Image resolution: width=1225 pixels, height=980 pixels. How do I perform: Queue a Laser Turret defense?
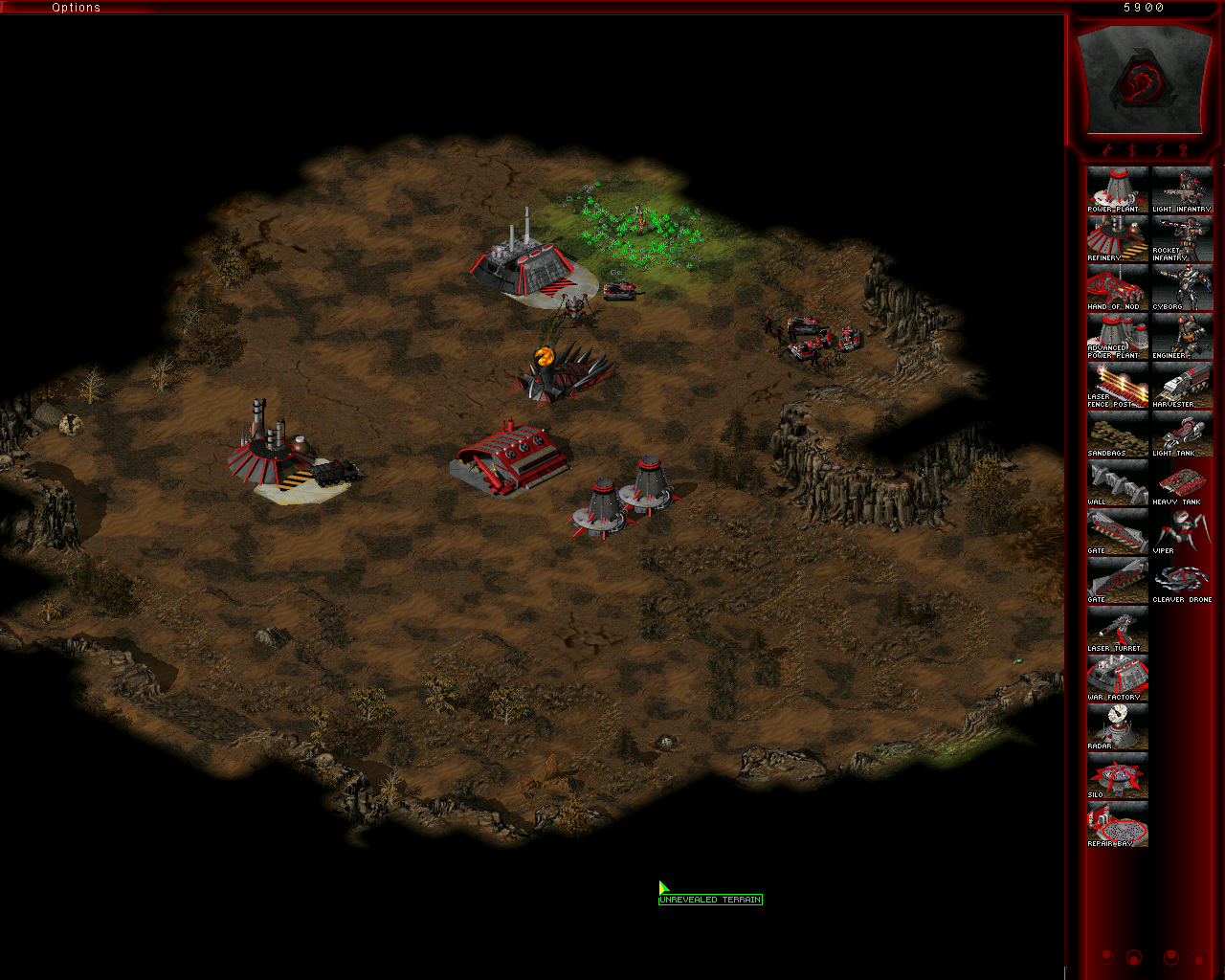(1117, 628)
